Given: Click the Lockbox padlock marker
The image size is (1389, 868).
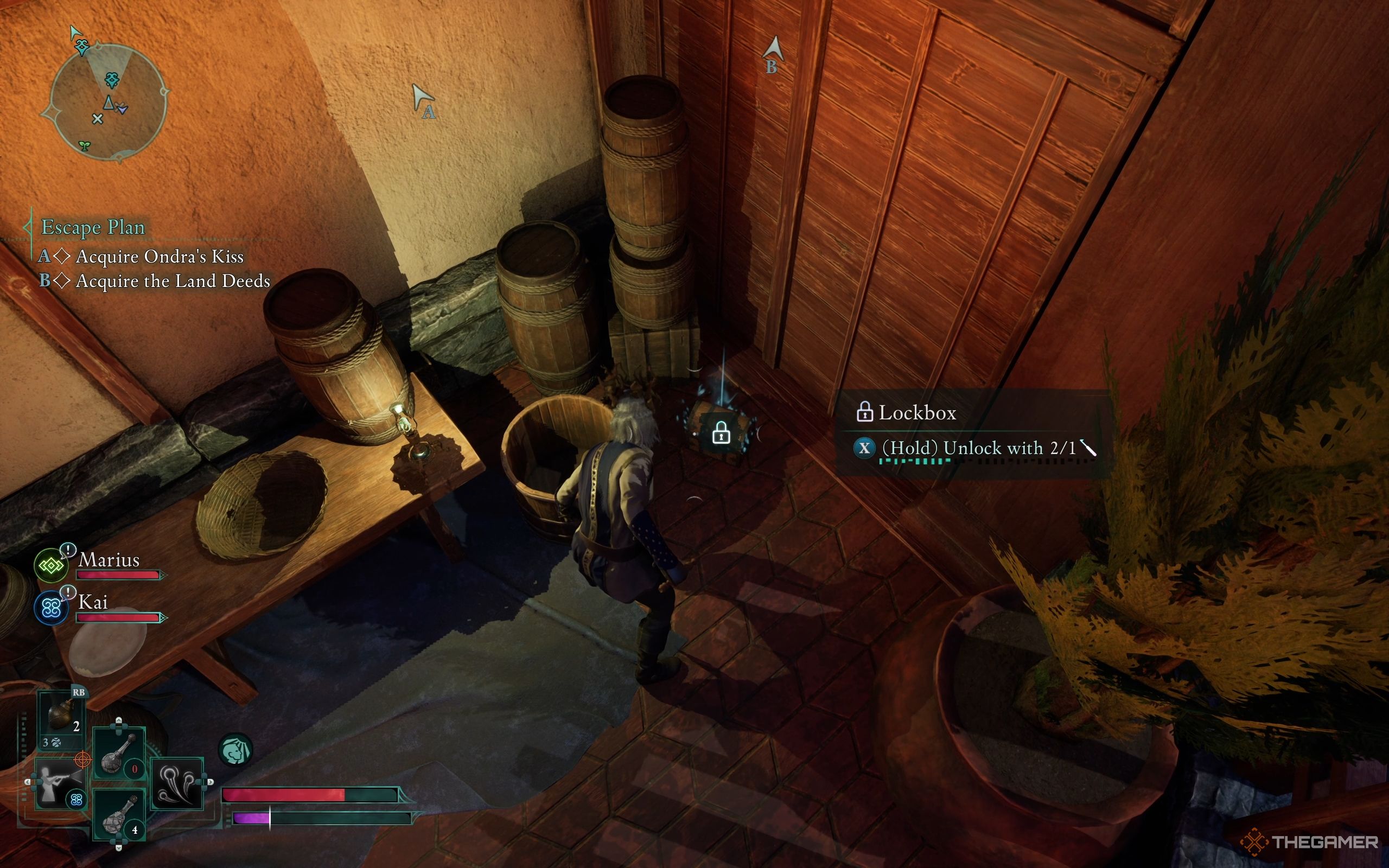Looking at the screenshot, I should click(x=721, y=433).
